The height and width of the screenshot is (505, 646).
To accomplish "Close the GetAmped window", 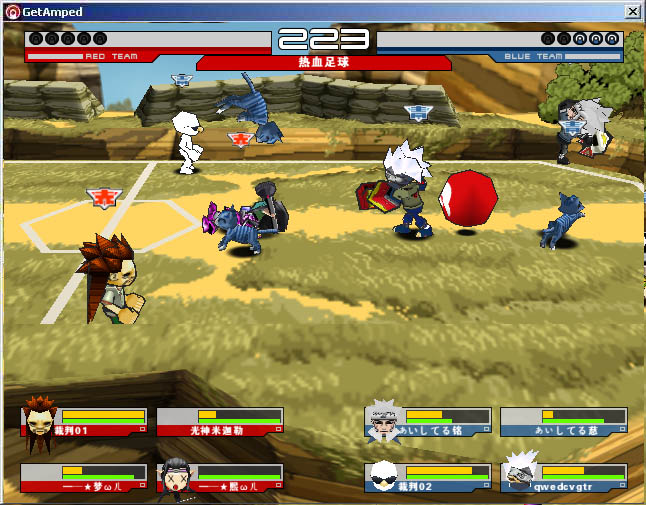I will tap(632, 11).
